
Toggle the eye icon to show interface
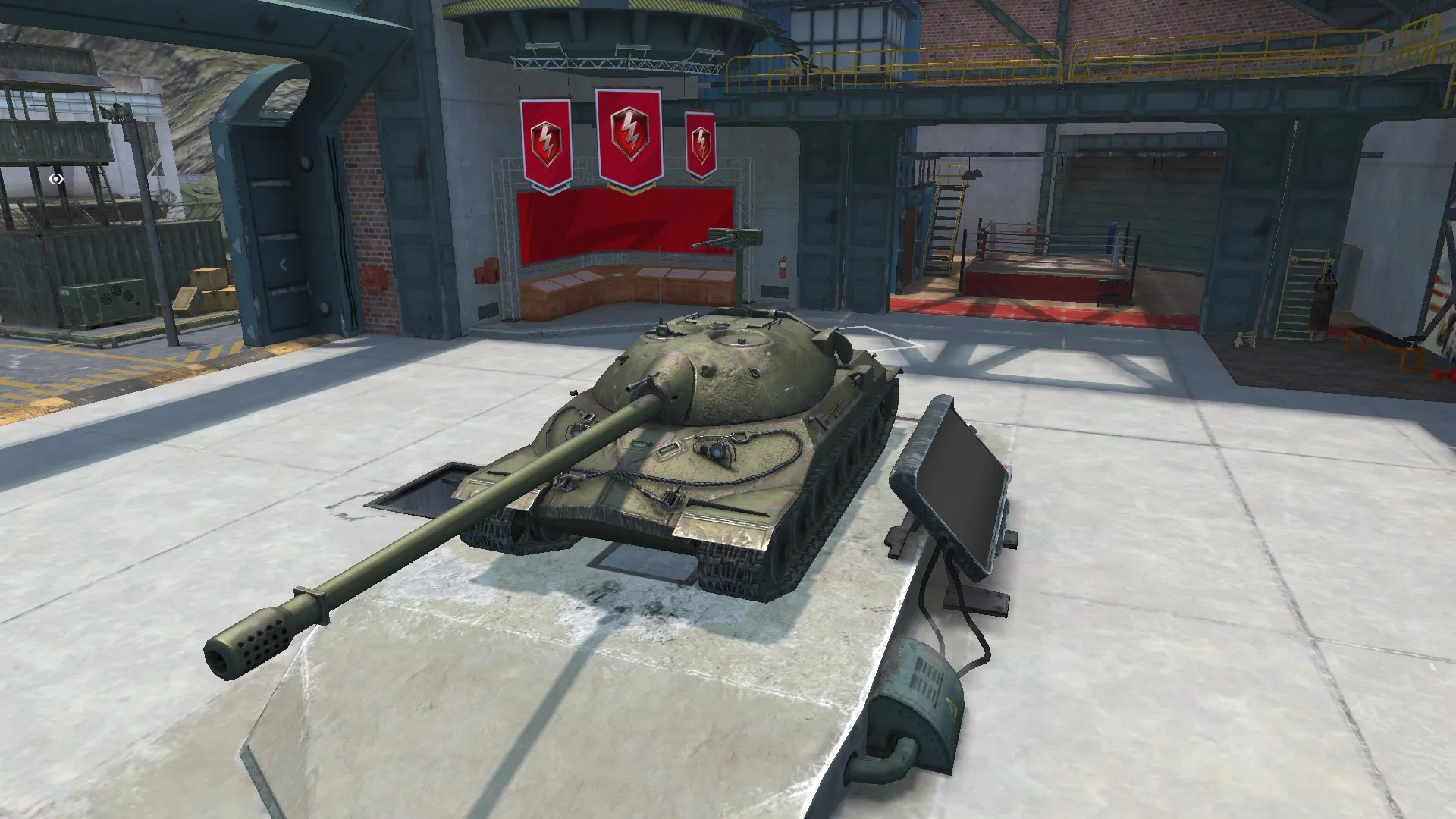coord(55,180)
